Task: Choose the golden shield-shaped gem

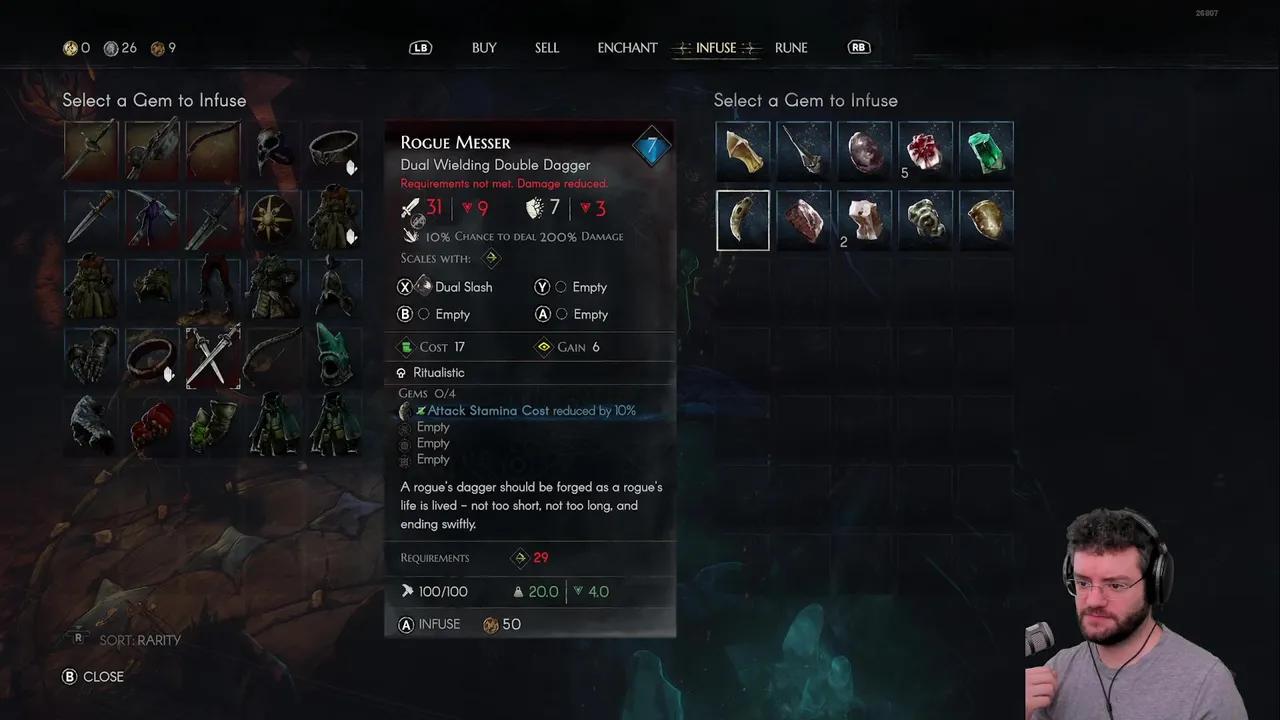Action: pyautogui.click(x=986, y=220)
